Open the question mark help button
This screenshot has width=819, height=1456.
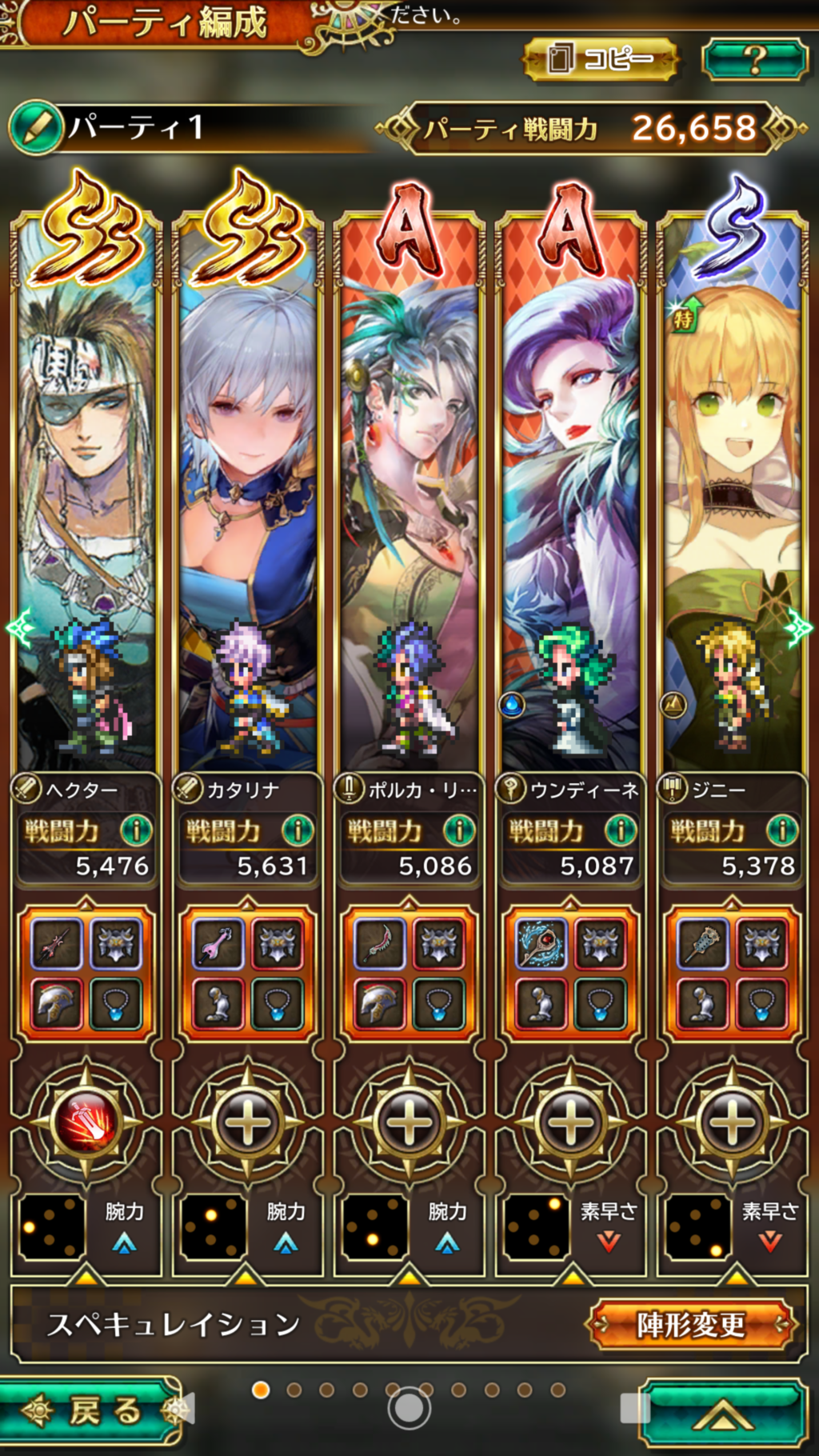click(754, 59)
